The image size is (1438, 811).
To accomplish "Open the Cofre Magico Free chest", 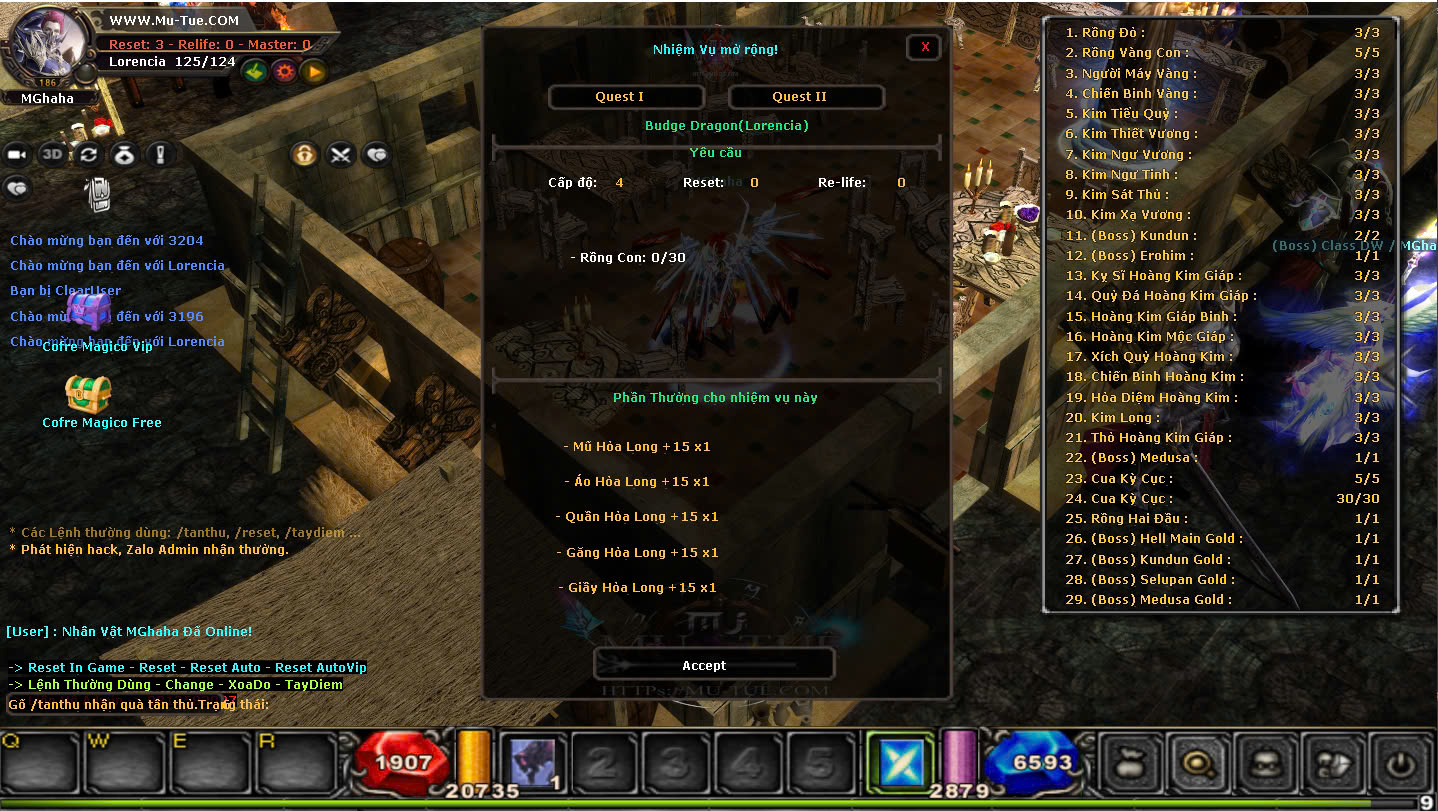I will 88,394.
